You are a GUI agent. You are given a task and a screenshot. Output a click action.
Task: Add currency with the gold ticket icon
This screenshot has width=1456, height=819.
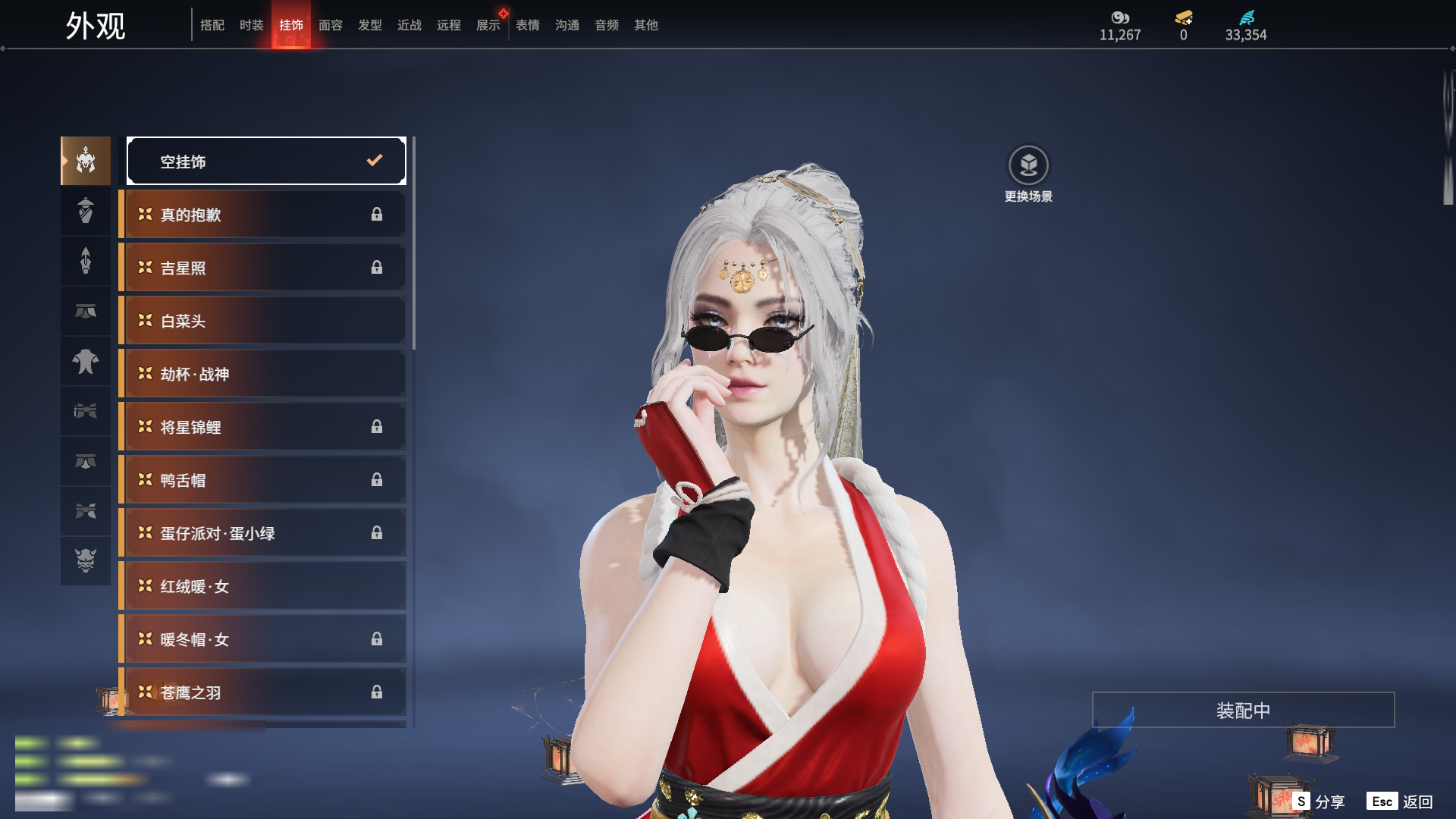(x=1184, y=17)
